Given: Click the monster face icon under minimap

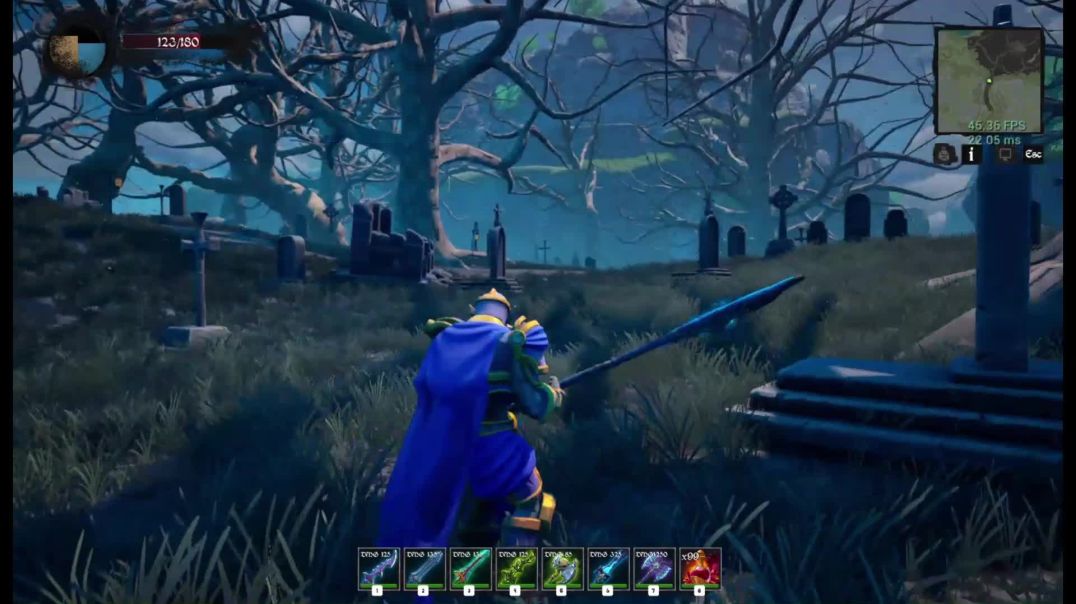Looking at the screenshot, I should 944,154.
